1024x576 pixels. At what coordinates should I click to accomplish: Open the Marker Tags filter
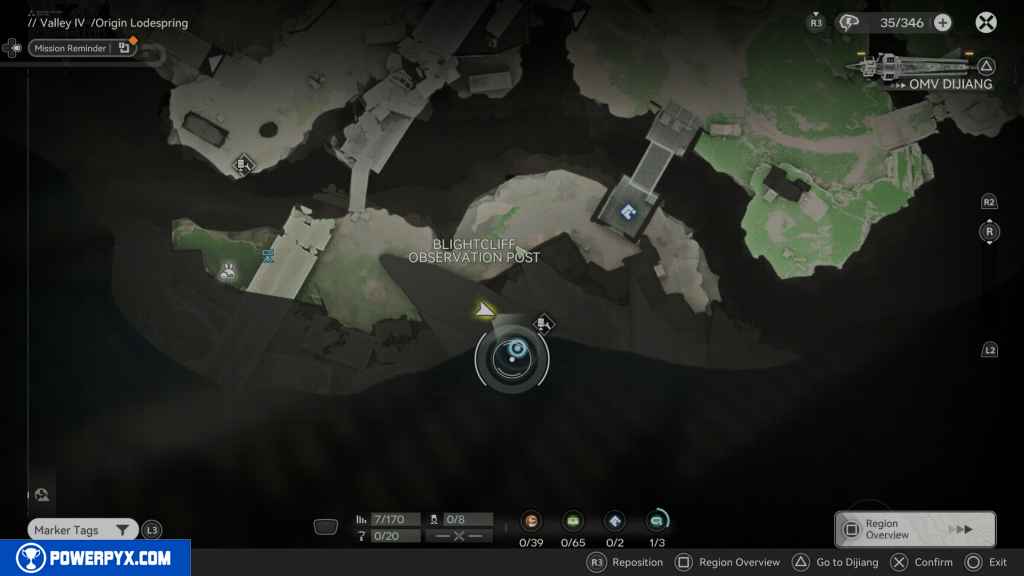(x=83, y=530)
